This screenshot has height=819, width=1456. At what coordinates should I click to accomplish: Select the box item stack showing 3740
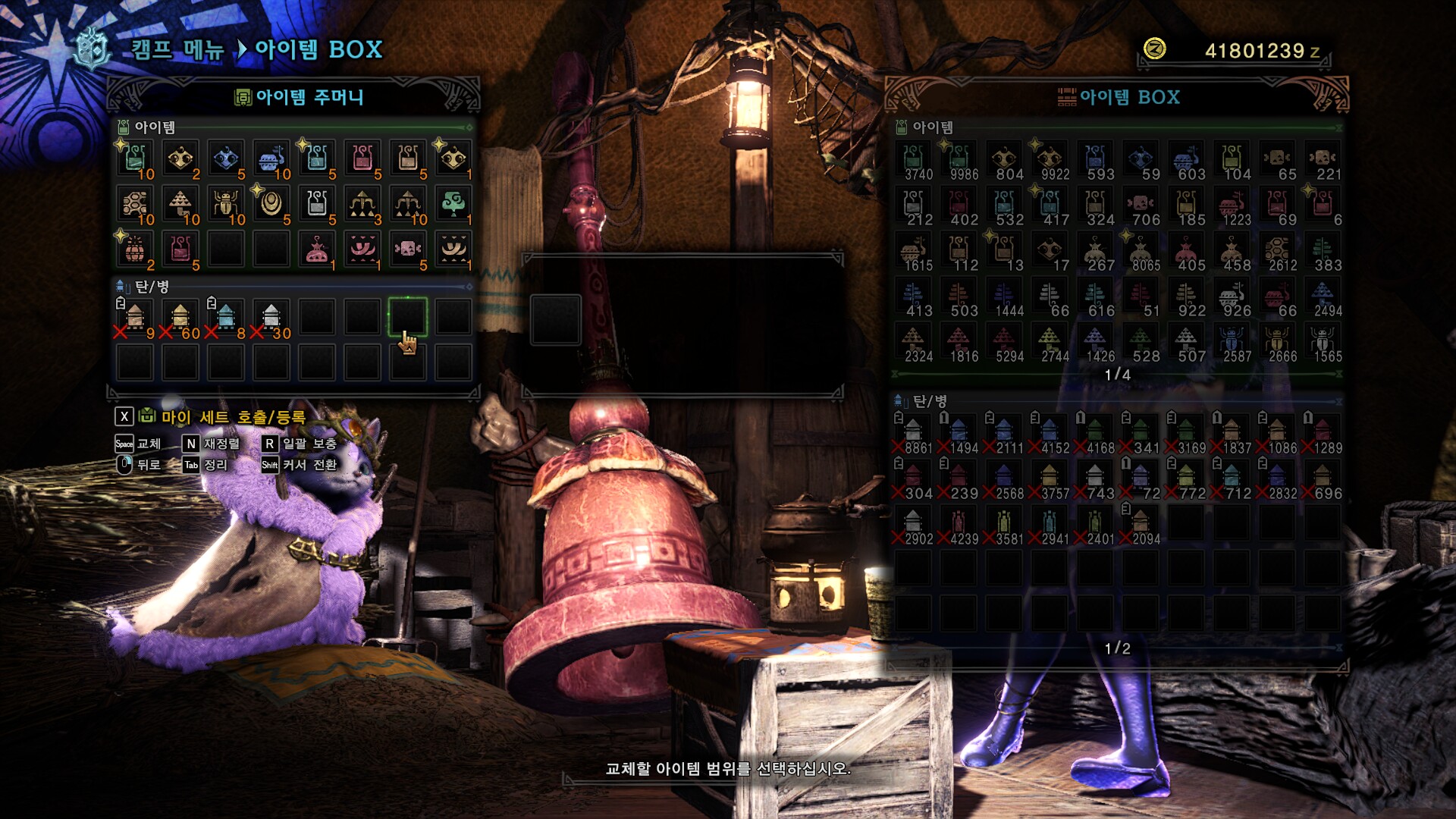[x=913, y=162]
